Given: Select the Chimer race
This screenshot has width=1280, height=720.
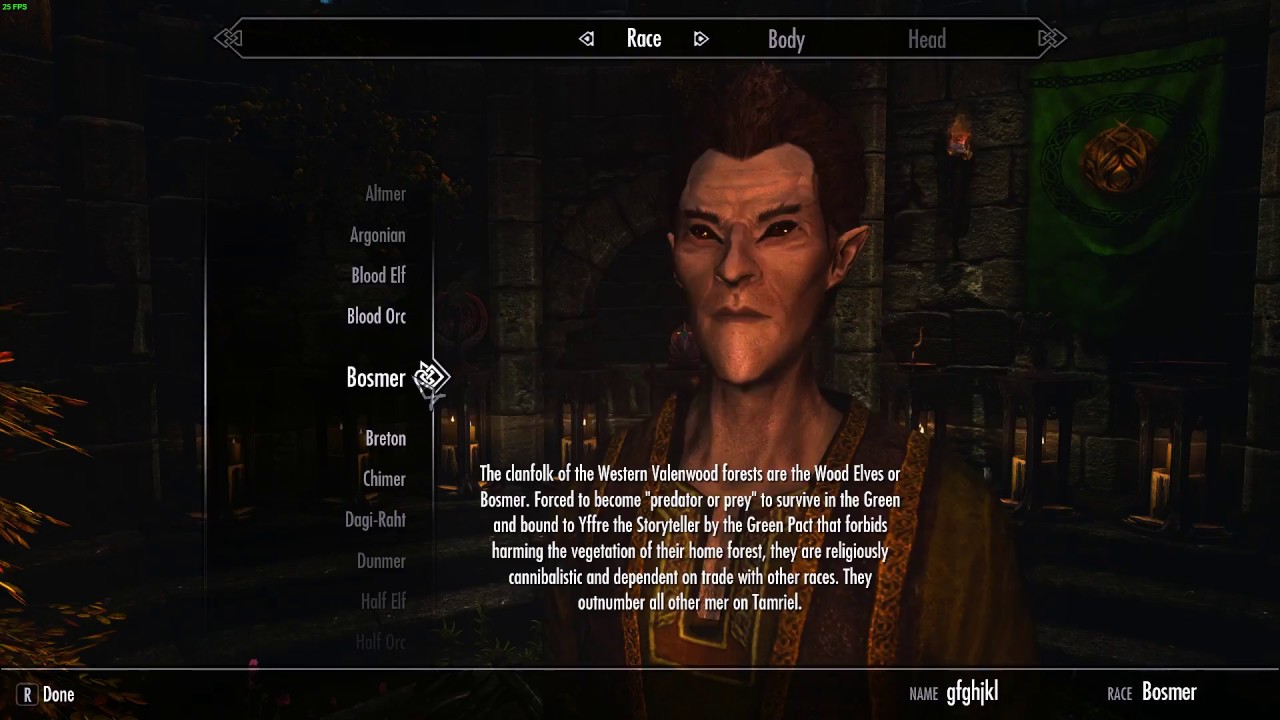Looking at the screenshot, I should [384, 479].
